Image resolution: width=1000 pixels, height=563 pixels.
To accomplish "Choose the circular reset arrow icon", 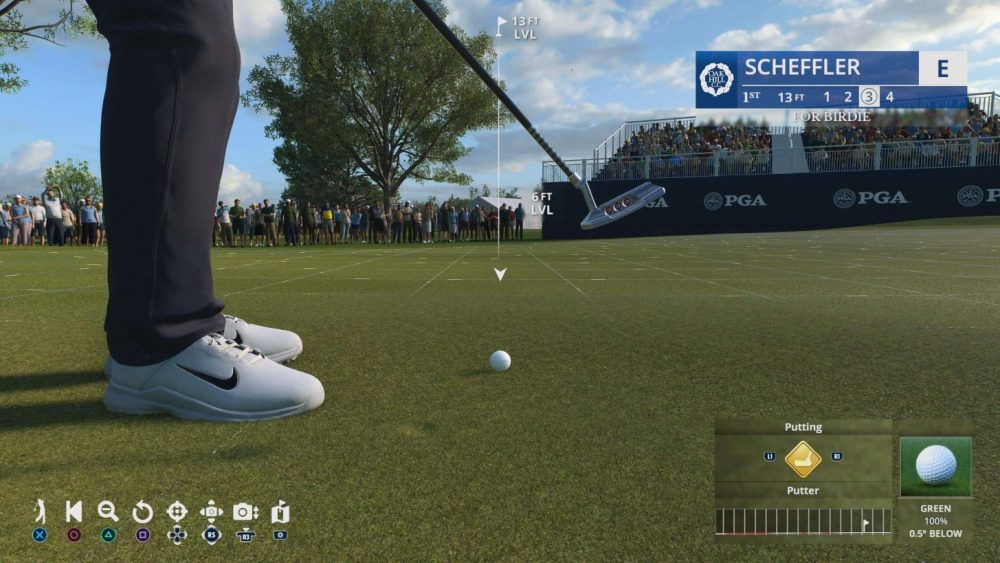I will point(142,512).
